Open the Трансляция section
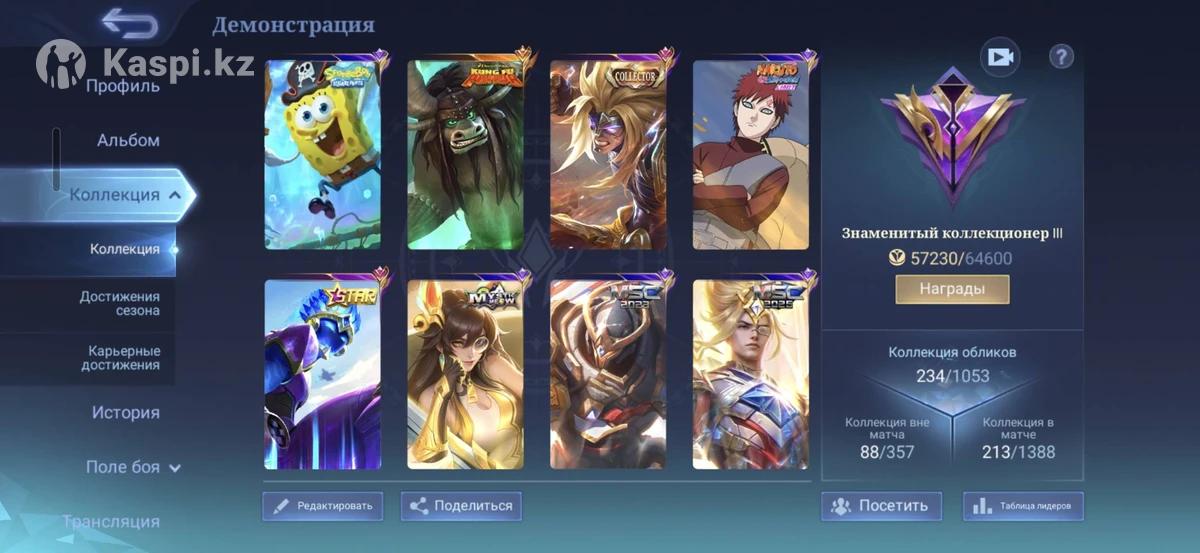The height and width of the screenshot is (553, 1200). coord(110,521)
